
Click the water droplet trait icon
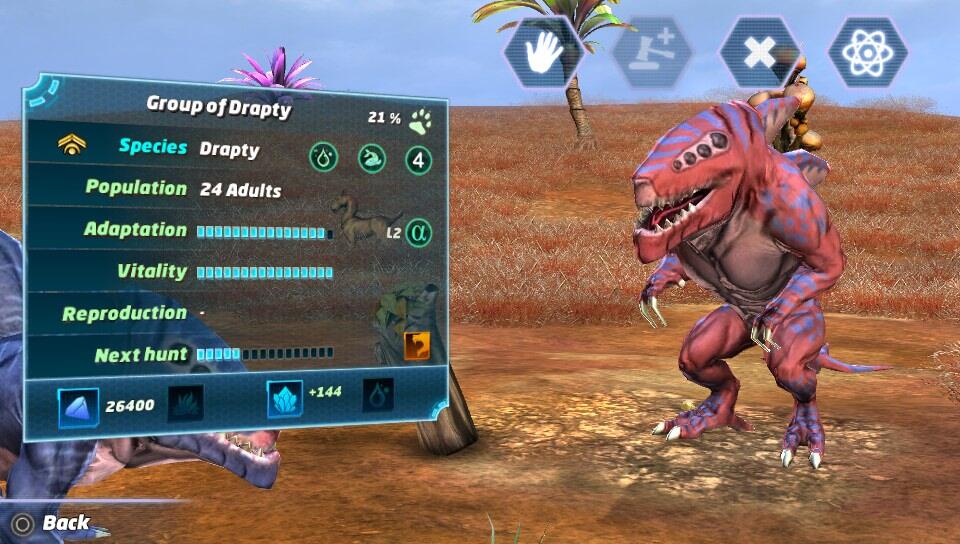point(321,157)
